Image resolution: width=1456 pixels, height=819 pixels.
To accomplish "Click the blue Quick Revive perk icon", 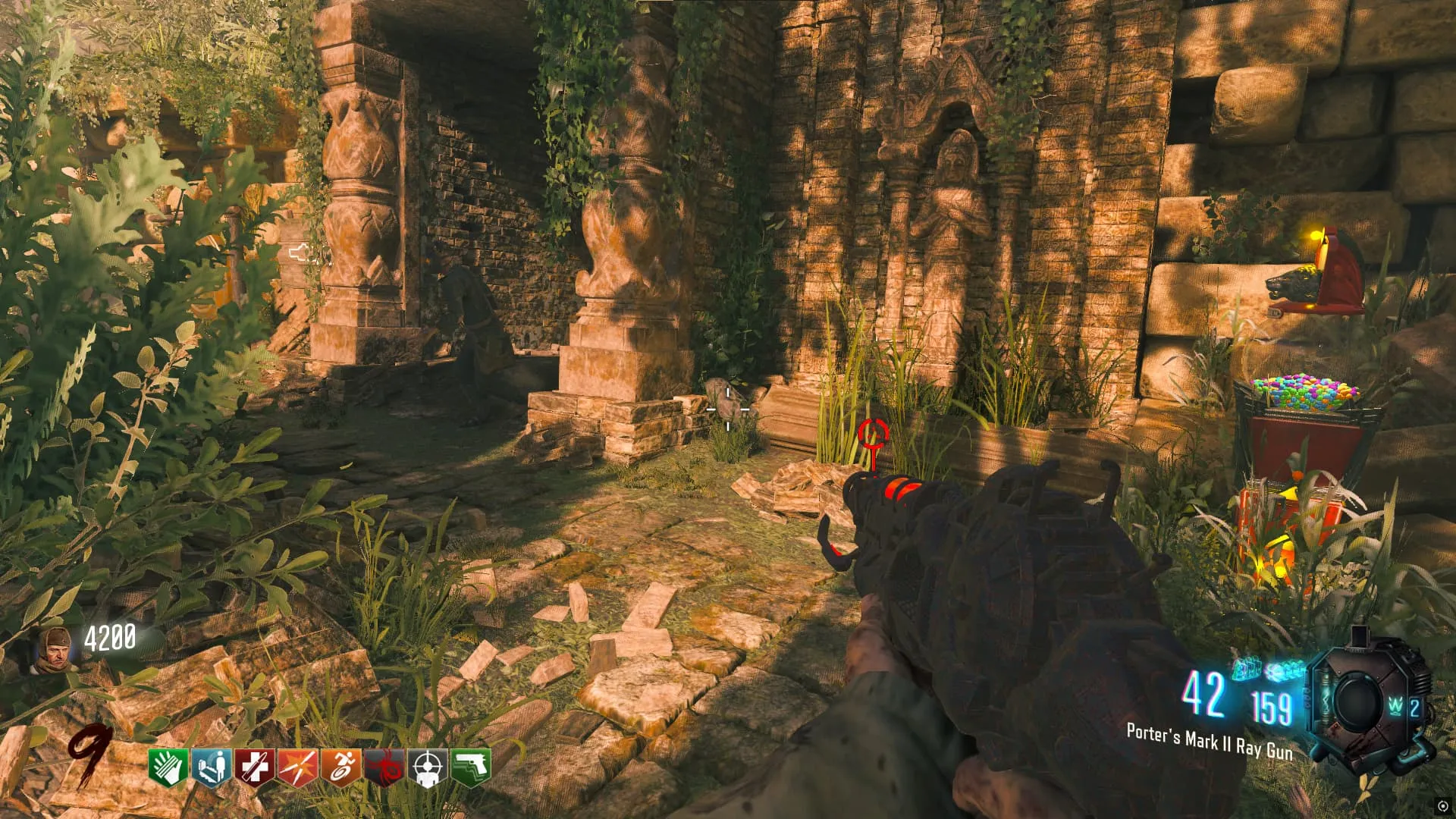I will (212, 767).
